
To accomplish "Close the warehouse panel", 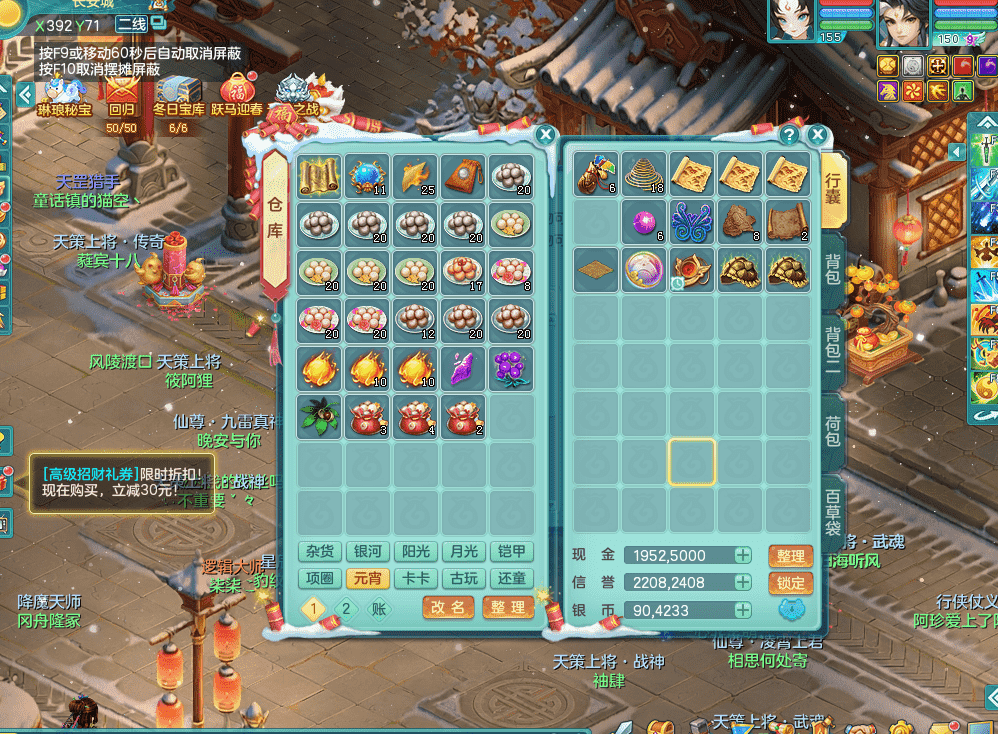I will 545,135.
